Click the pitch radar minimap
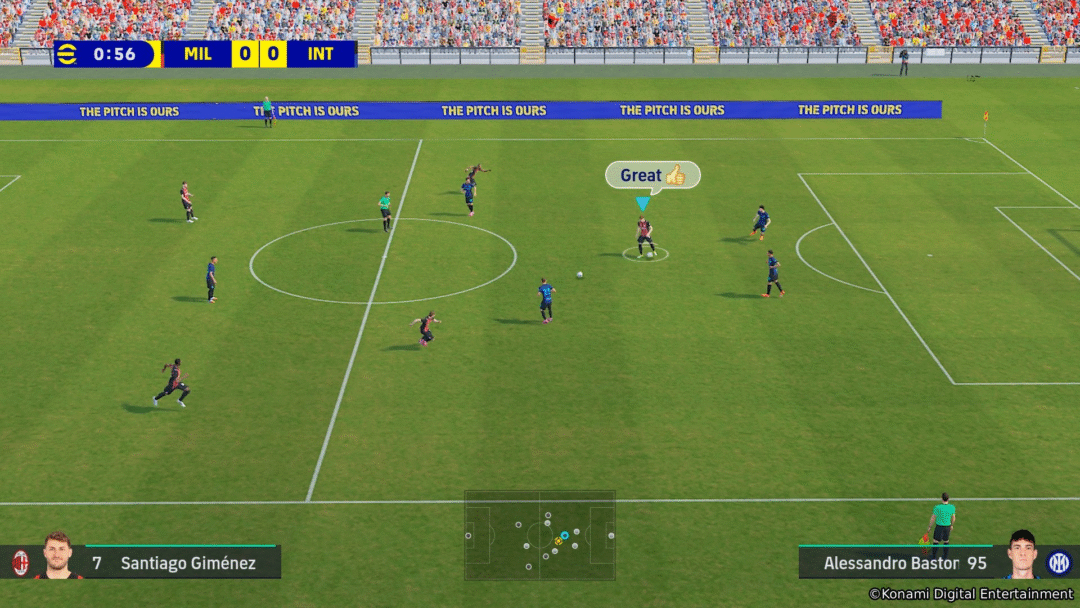 [x=539, y=535]
